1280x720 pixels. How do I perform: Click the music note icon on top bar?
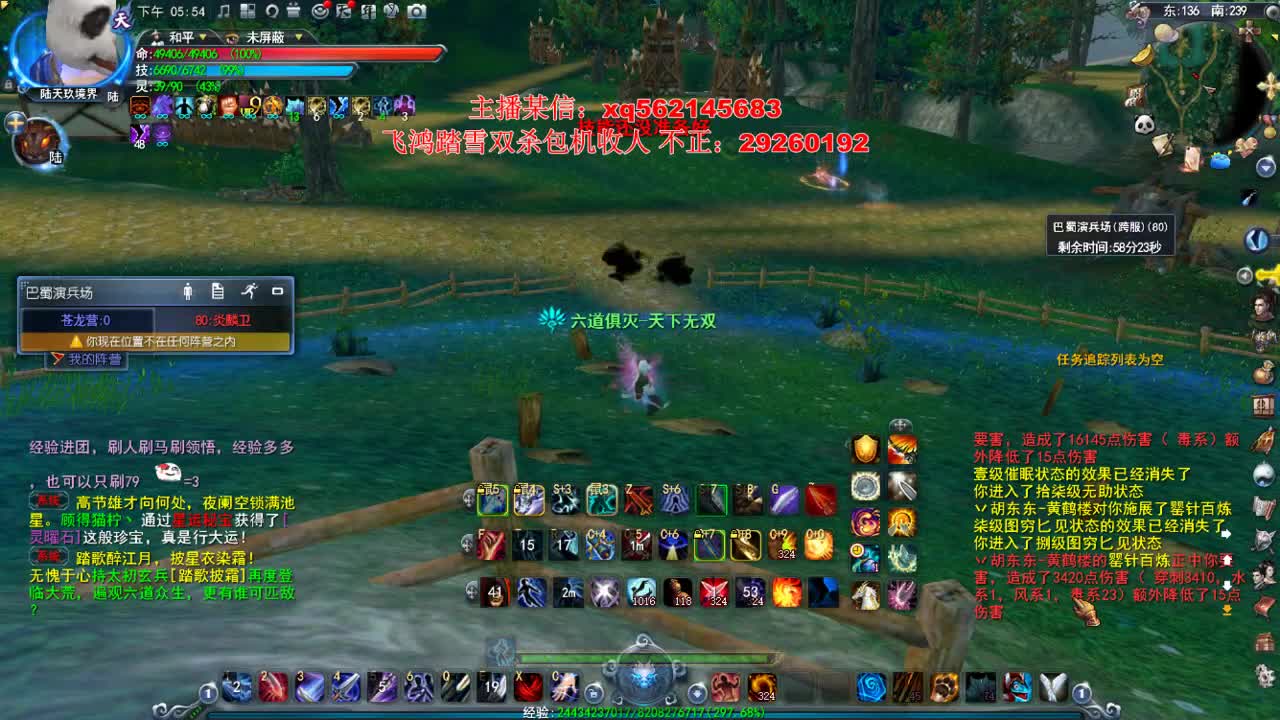click(223, 12)
